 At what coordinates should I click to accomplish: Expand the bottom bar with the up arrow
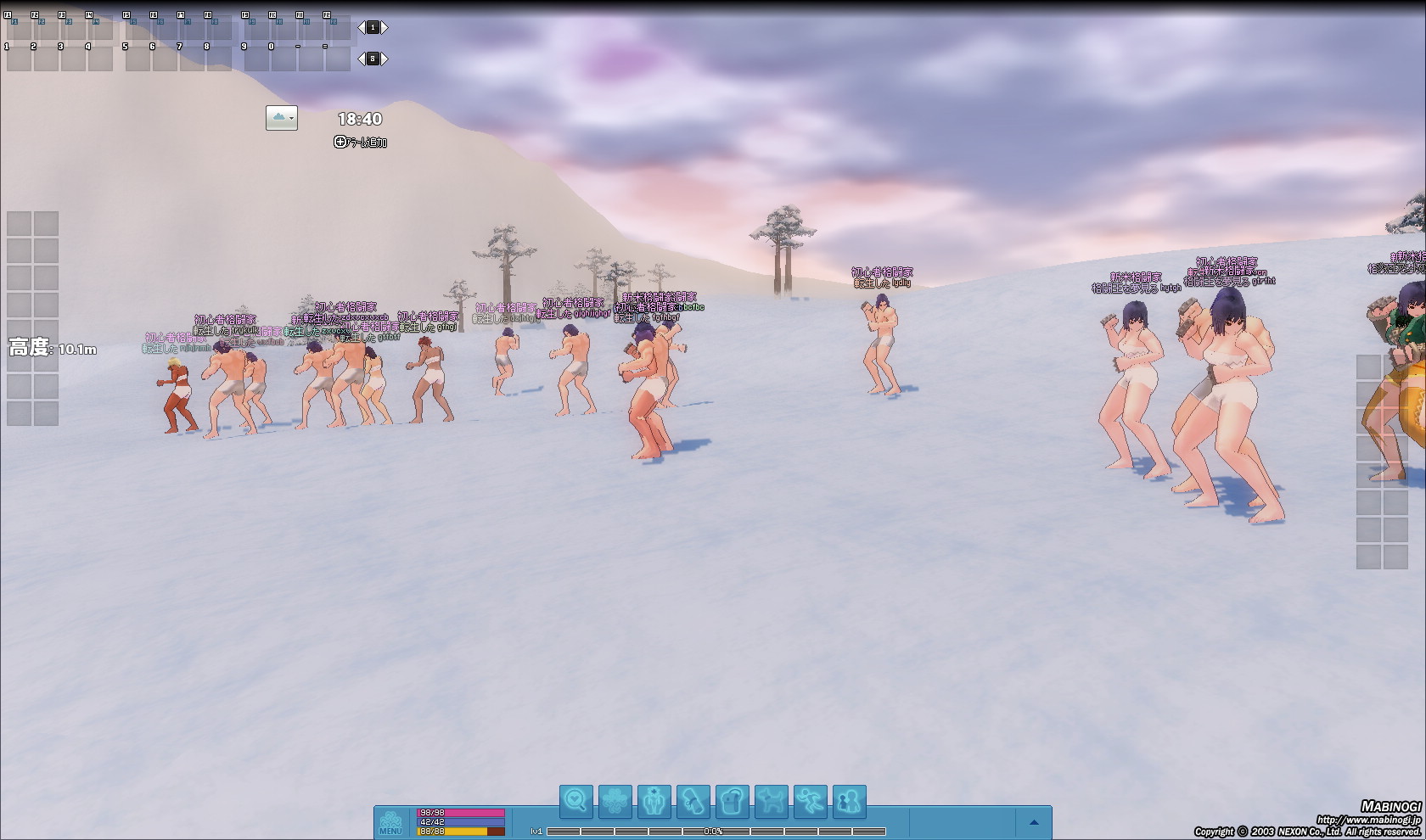click(x=1034, y=822)
